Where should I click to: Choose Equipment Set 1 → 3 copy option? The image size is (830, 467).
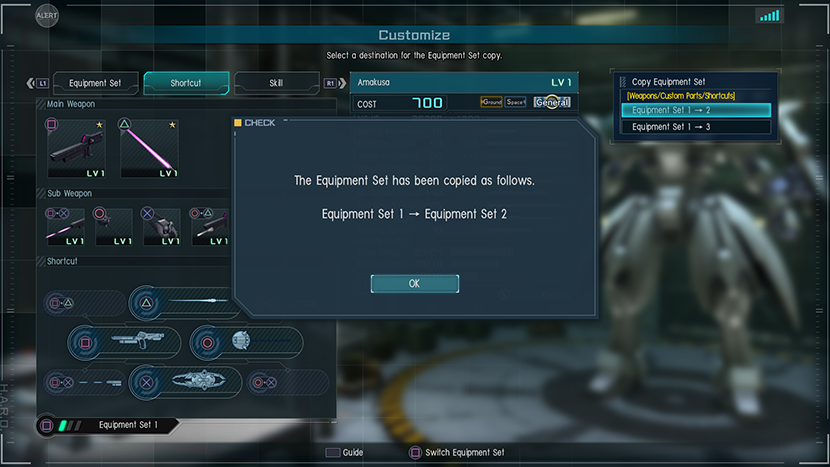696,127
